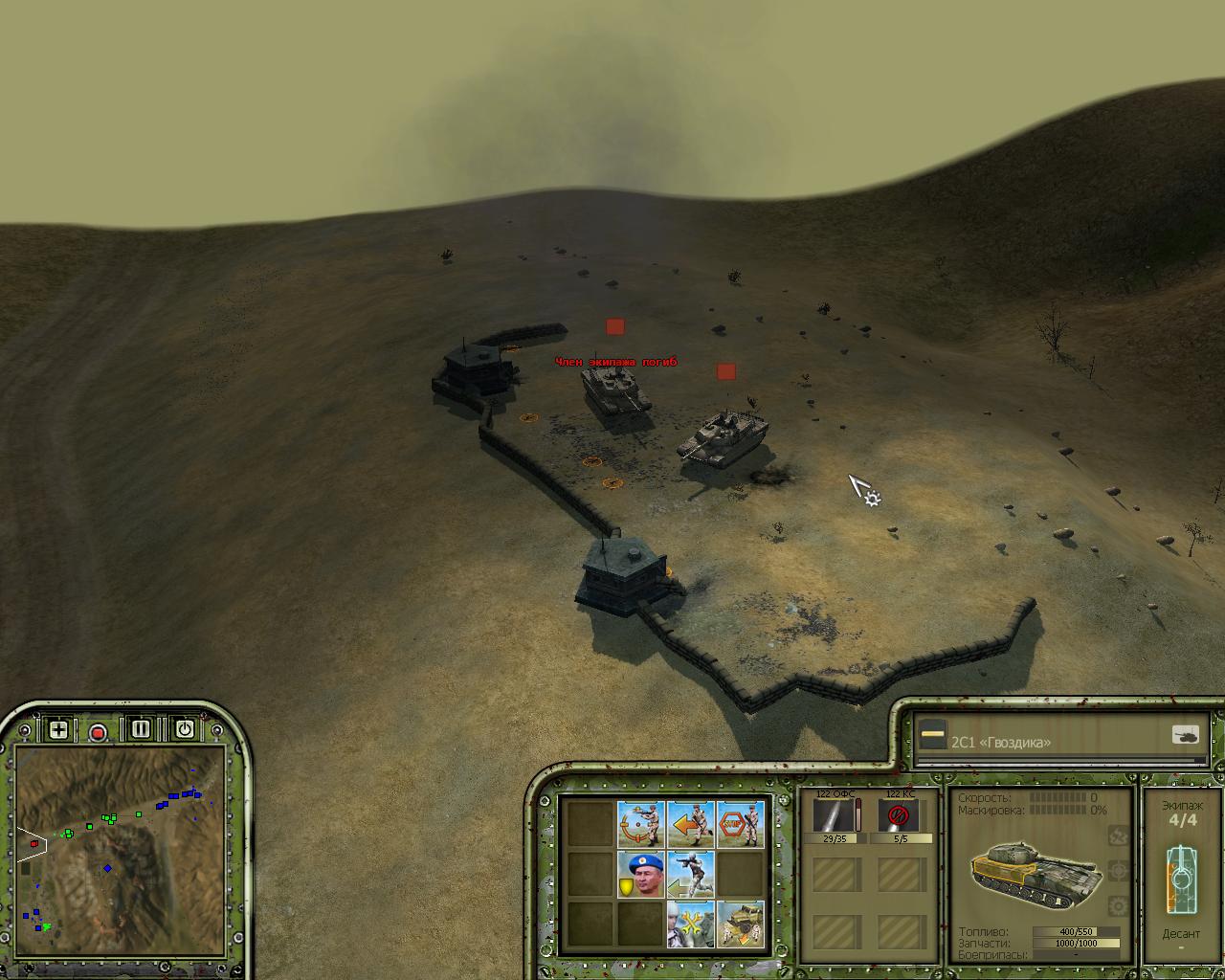The image size is (1225, 980).
Task: Choose the blue beret commander icon
Action: pos(641,874)
